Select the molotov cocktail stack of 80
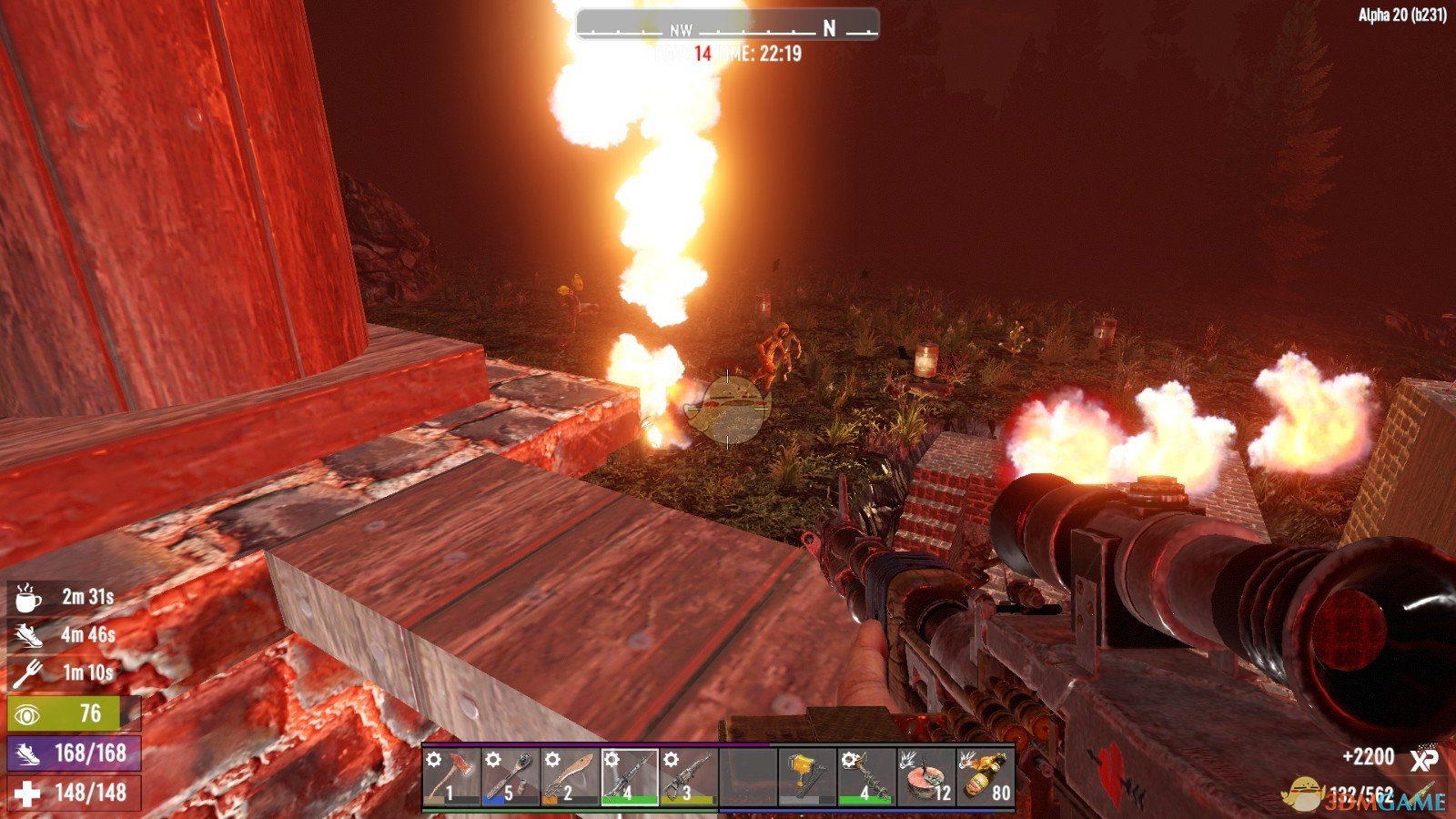Image resolution: width=1456 pixels, height=819 pixels. [986, 776]
